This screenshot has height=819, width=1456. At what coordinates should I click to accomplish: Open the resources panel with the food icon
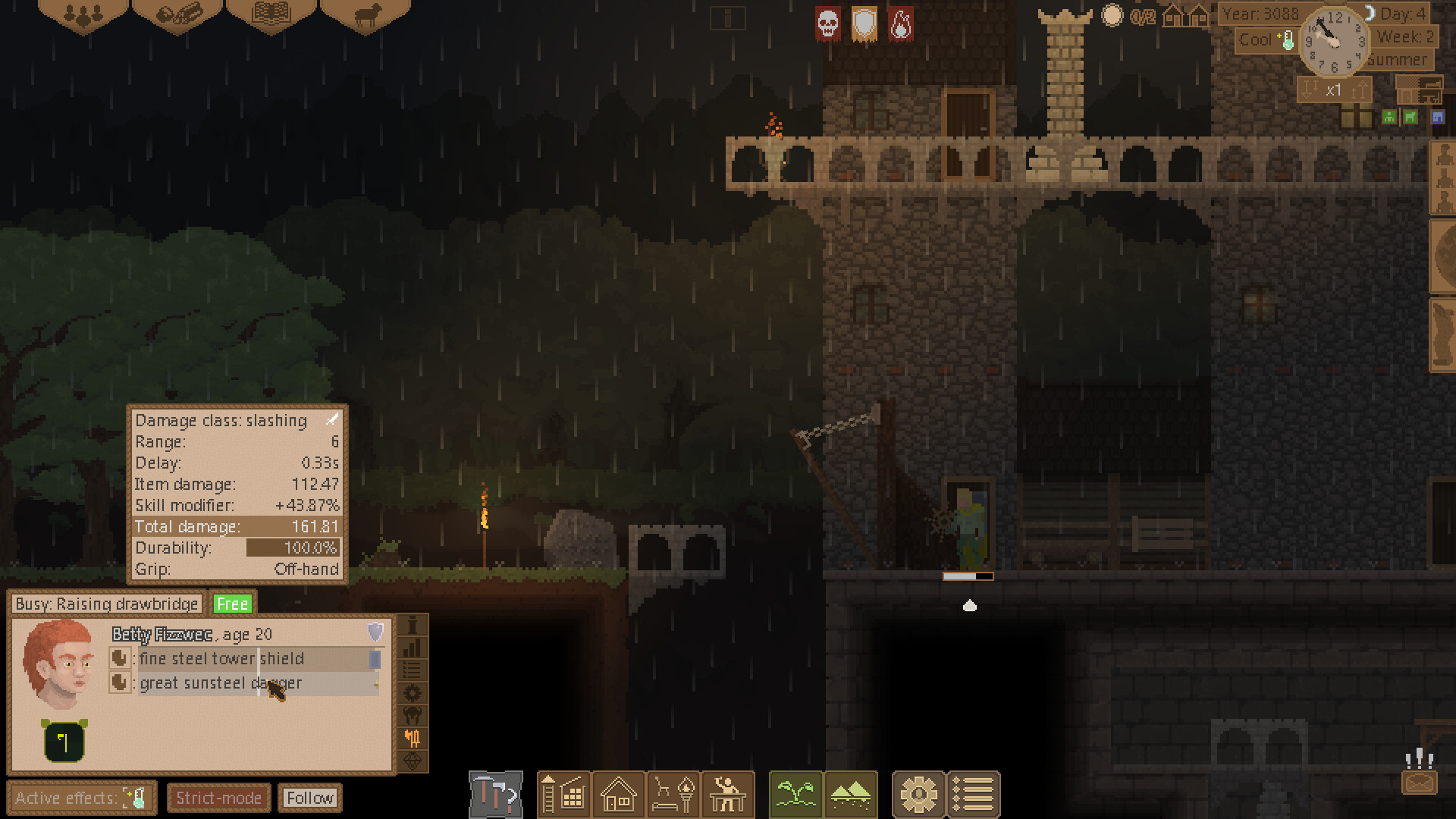[179, 11]
